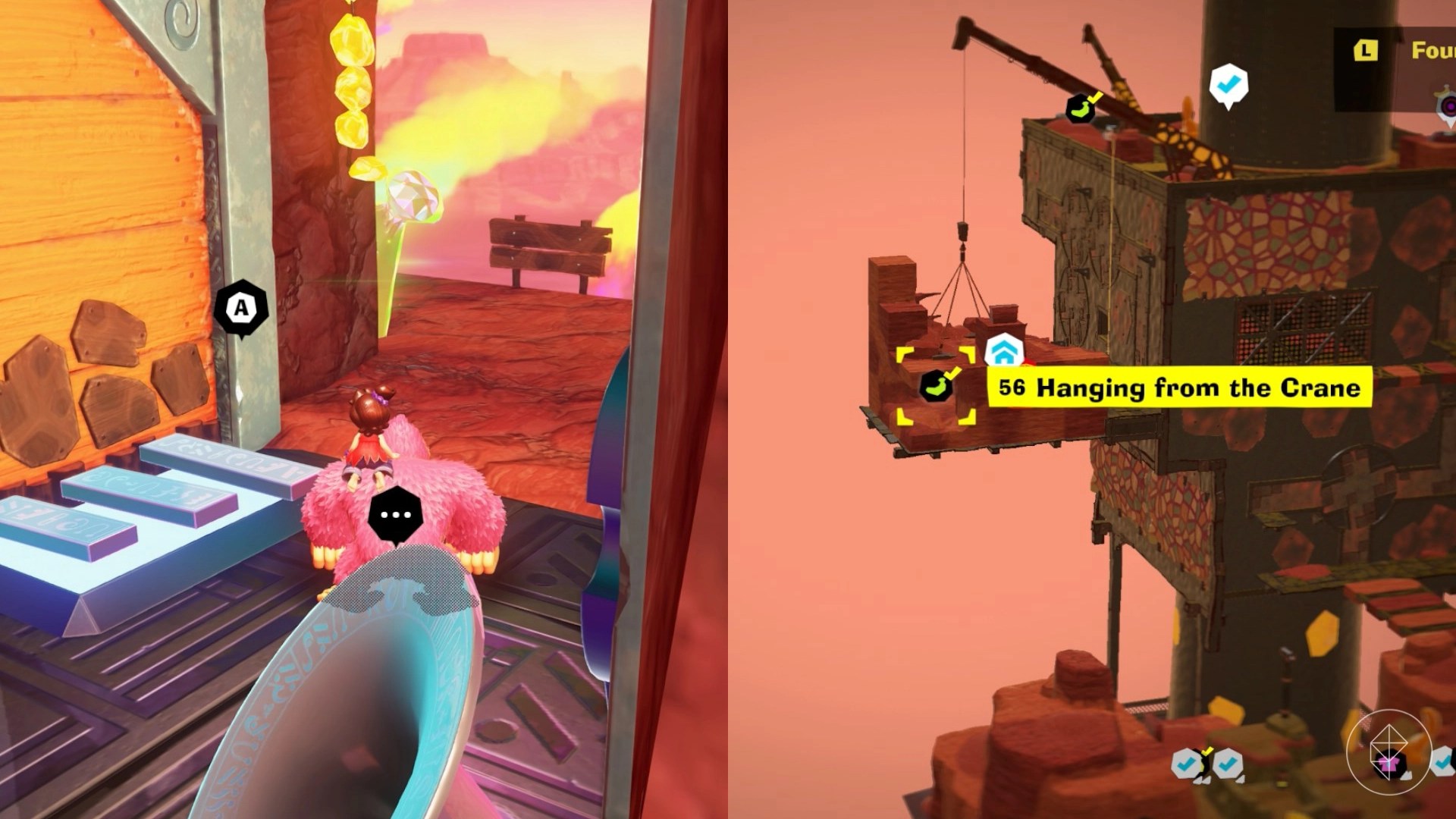The height and width of the screenshot is (819, 1456).
Task: Click the white checkmark marker on the tower
Action: [x=1228, y=84]
